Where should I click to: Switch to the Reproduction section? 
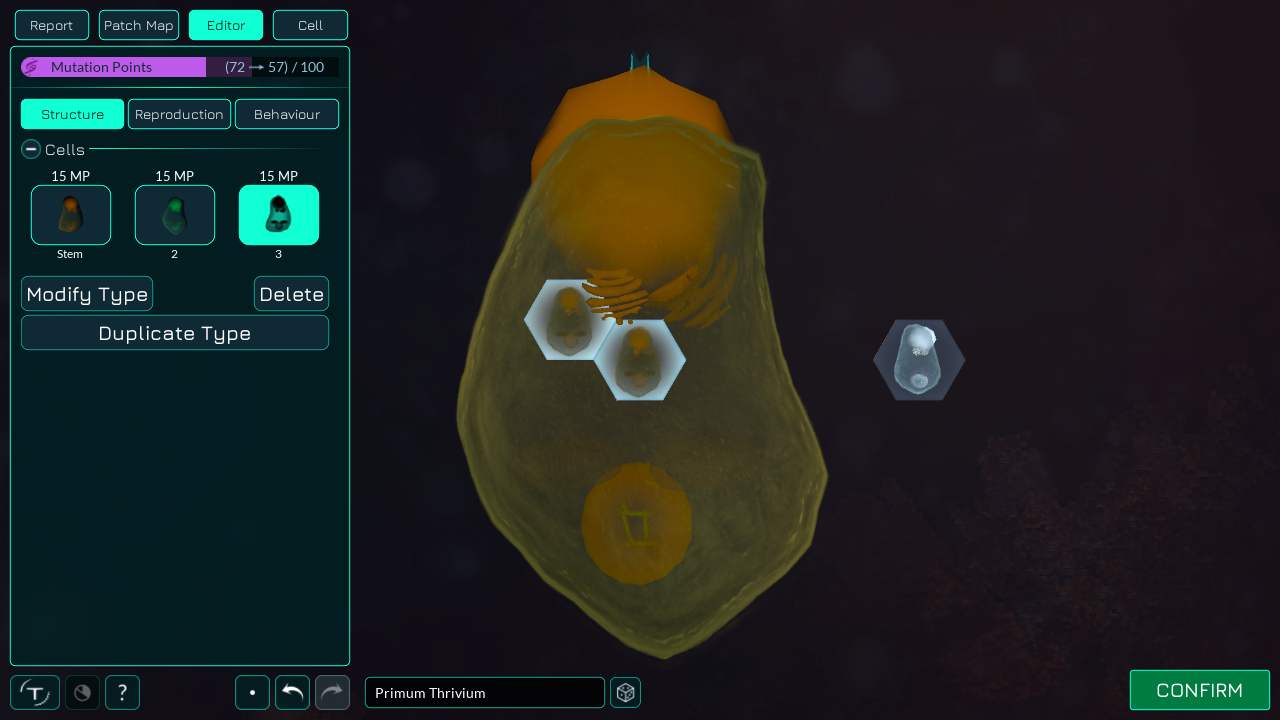(179, 114)
